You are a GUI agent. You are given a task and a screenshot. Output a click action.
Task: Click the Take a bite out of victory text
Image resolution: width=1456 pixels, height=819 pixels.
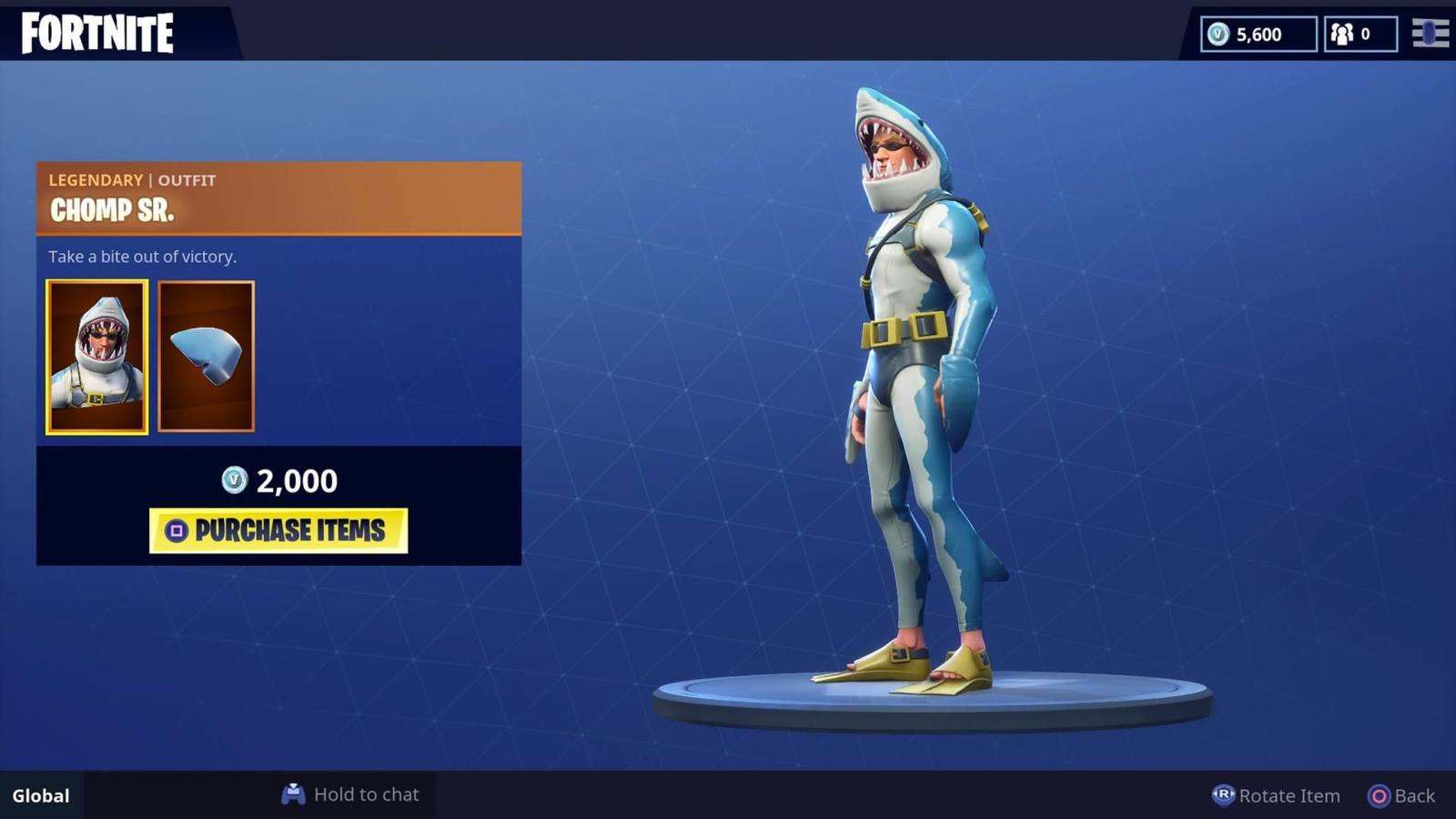pyautogui.click(x=143, y=257)
